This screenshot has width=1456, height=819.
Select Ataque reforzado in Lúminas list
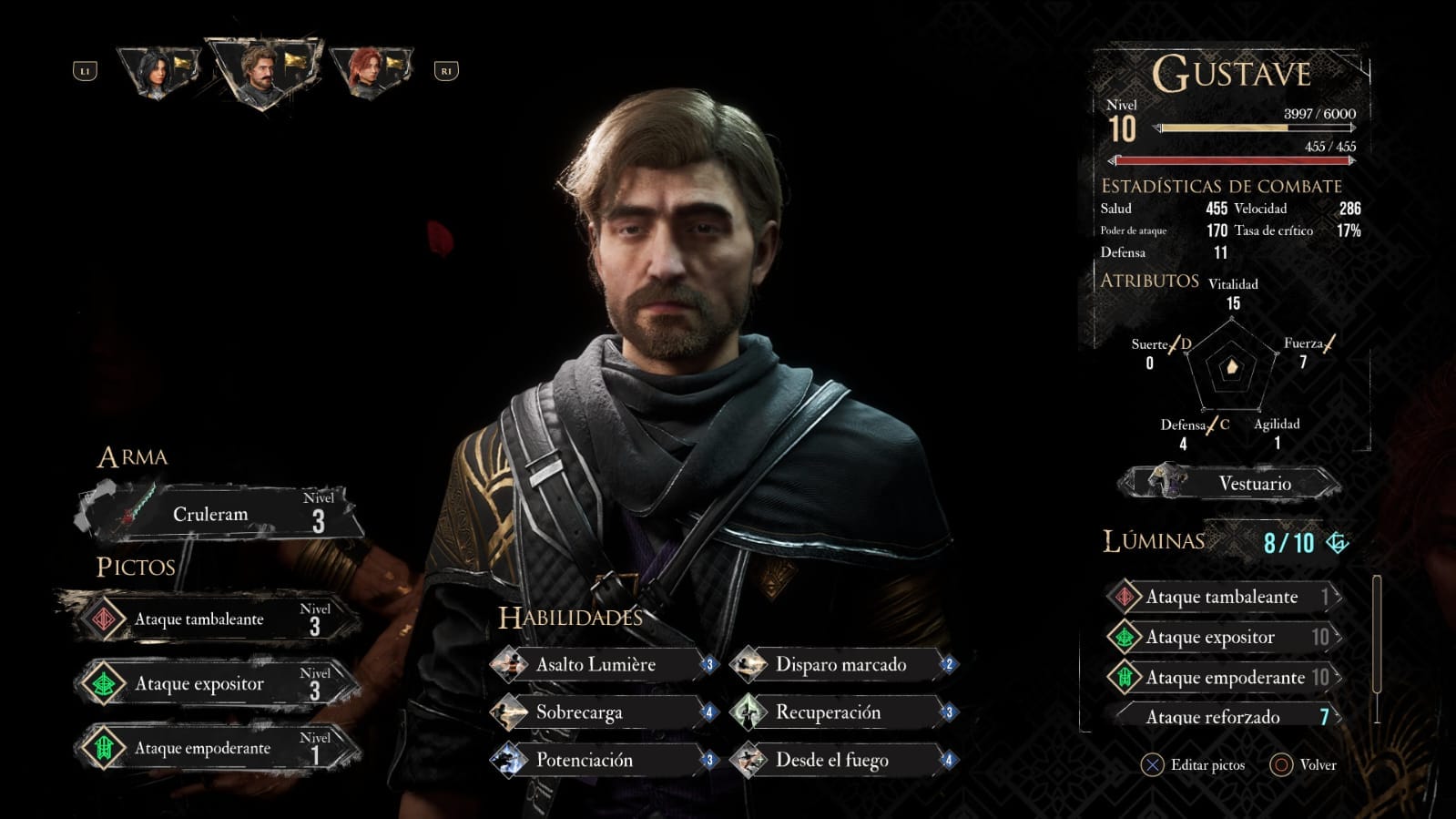click(x=1223, y=716)
